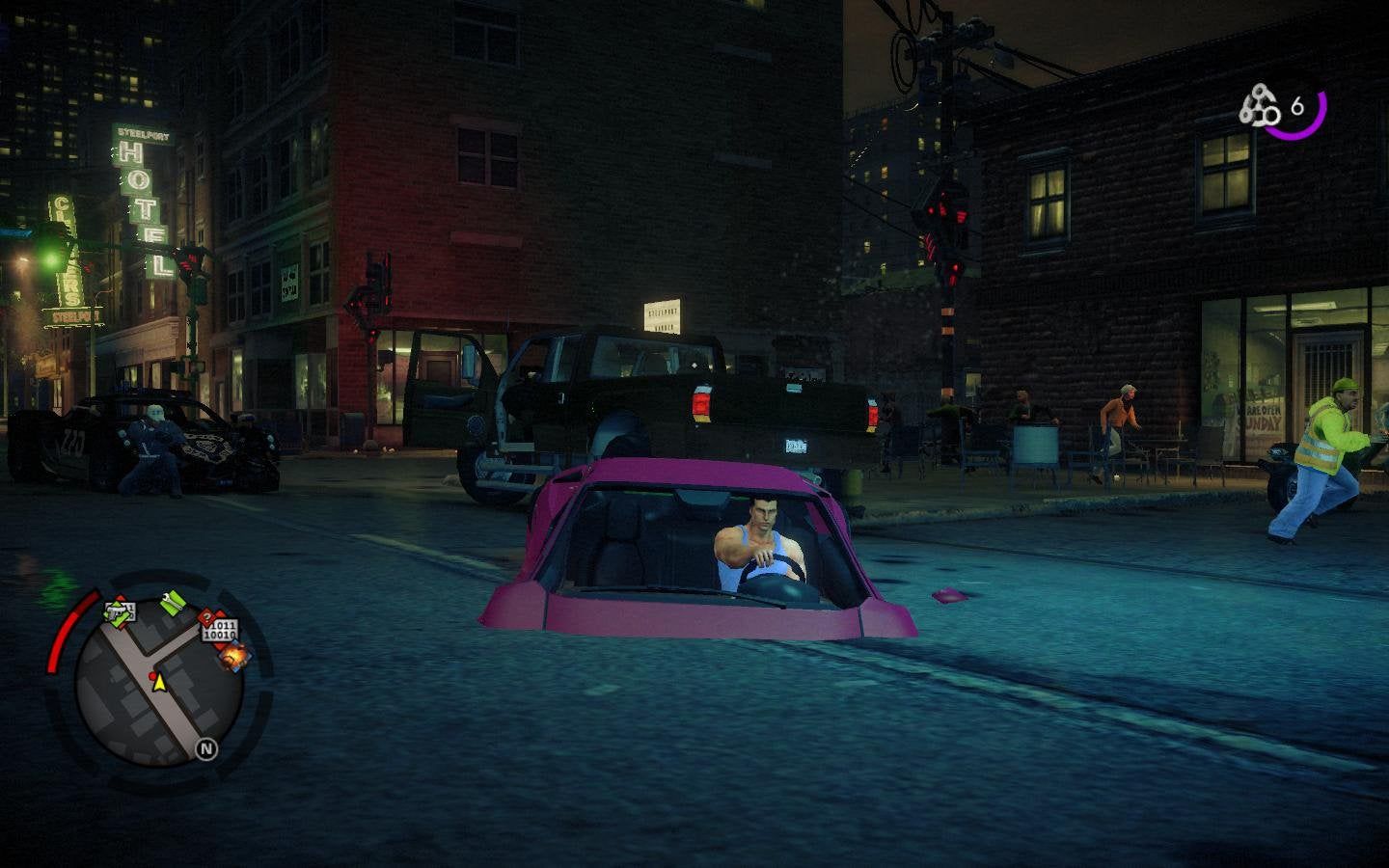Select the explosion activity marker on minimap
The height and width of the screenshot is (868, 1389).
click(234, 658)
